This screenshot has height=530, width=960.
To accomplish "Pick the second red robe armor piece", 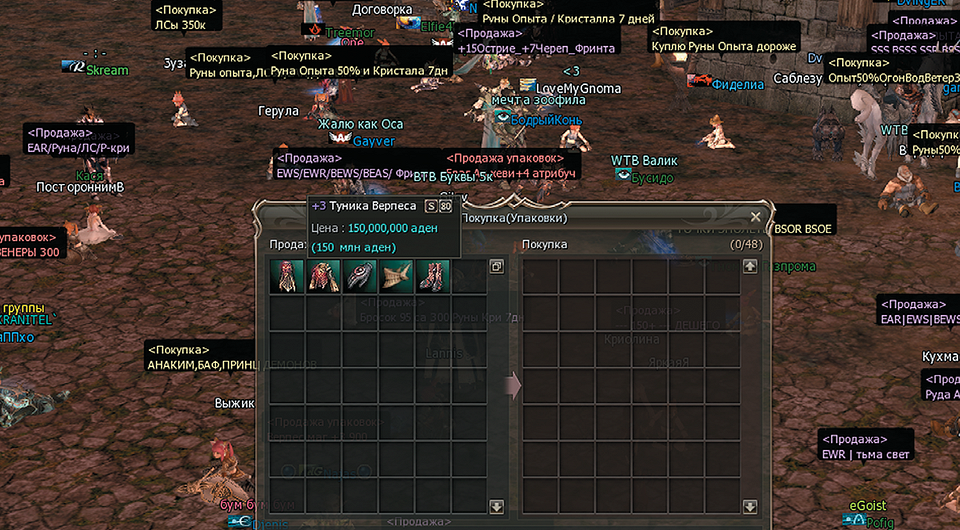I will pyautogui.click(x=323, y=277).
